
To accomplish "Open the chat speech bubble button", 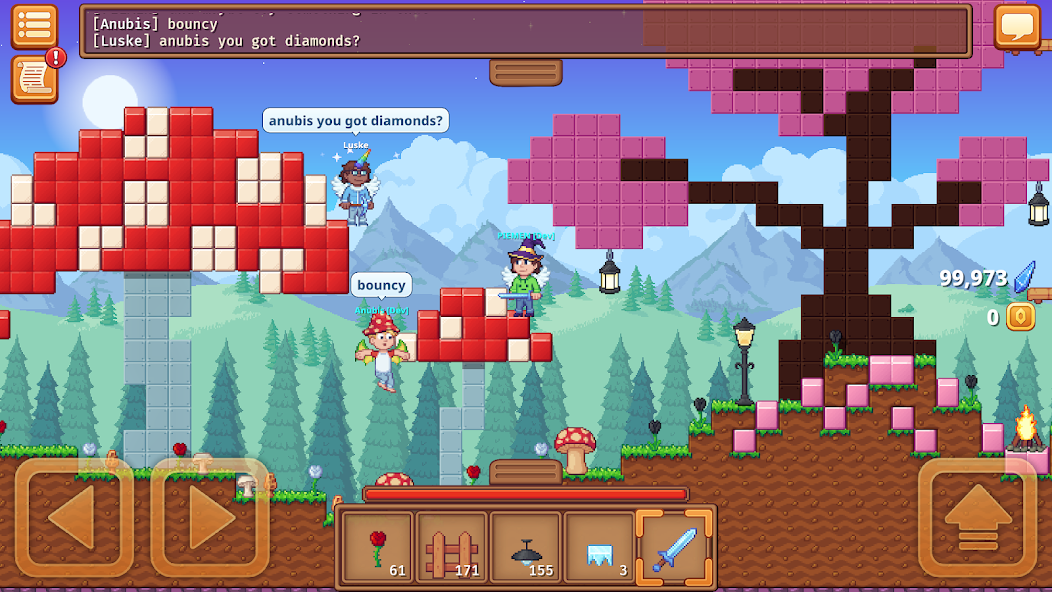I will [1017, 26].
